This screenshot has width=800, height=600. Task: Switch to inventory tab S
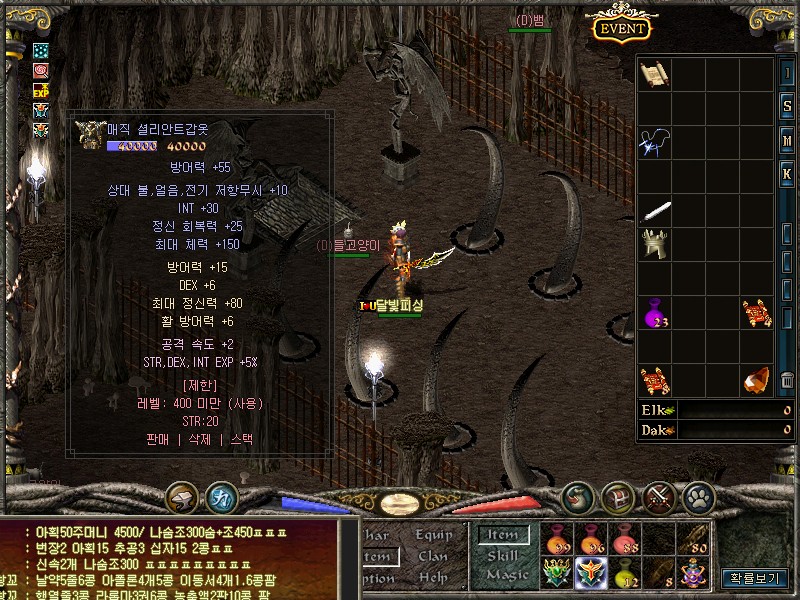click(x=788, y=106)
